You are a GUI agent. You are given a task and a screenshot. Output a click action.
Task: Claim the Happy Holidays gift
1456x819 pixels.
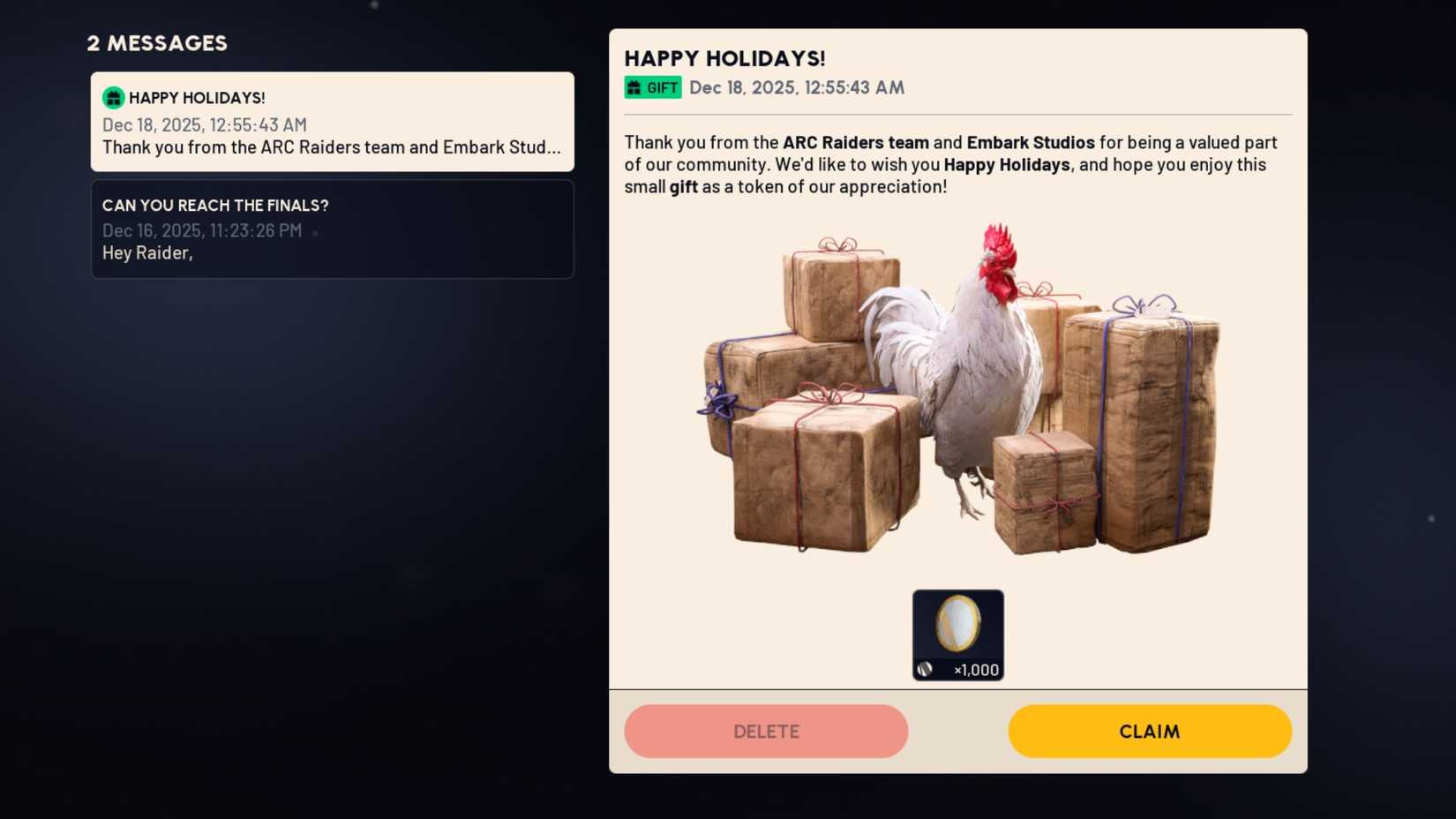[1149, 731]
